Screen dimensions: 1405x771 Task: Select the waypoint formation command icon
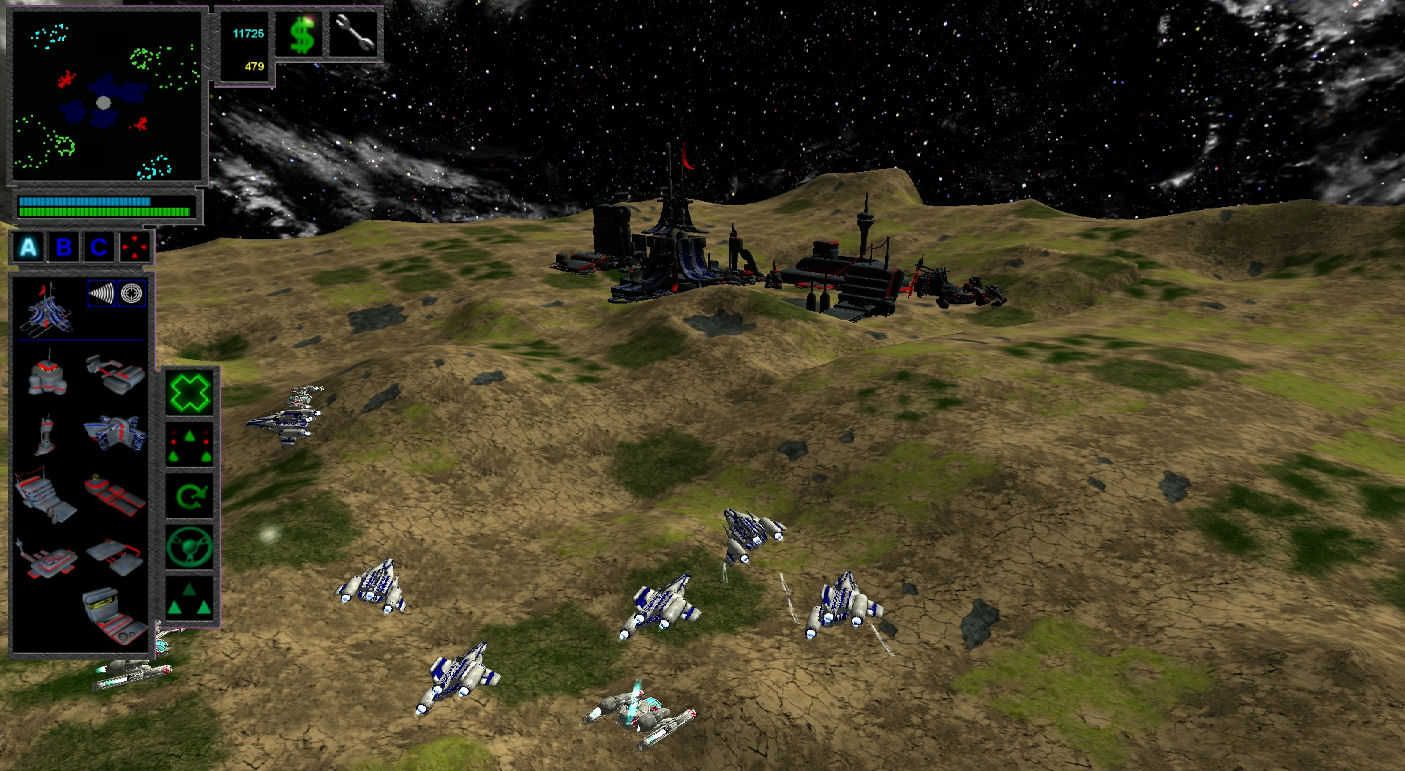pyautogui.click(x=189, y=445)
